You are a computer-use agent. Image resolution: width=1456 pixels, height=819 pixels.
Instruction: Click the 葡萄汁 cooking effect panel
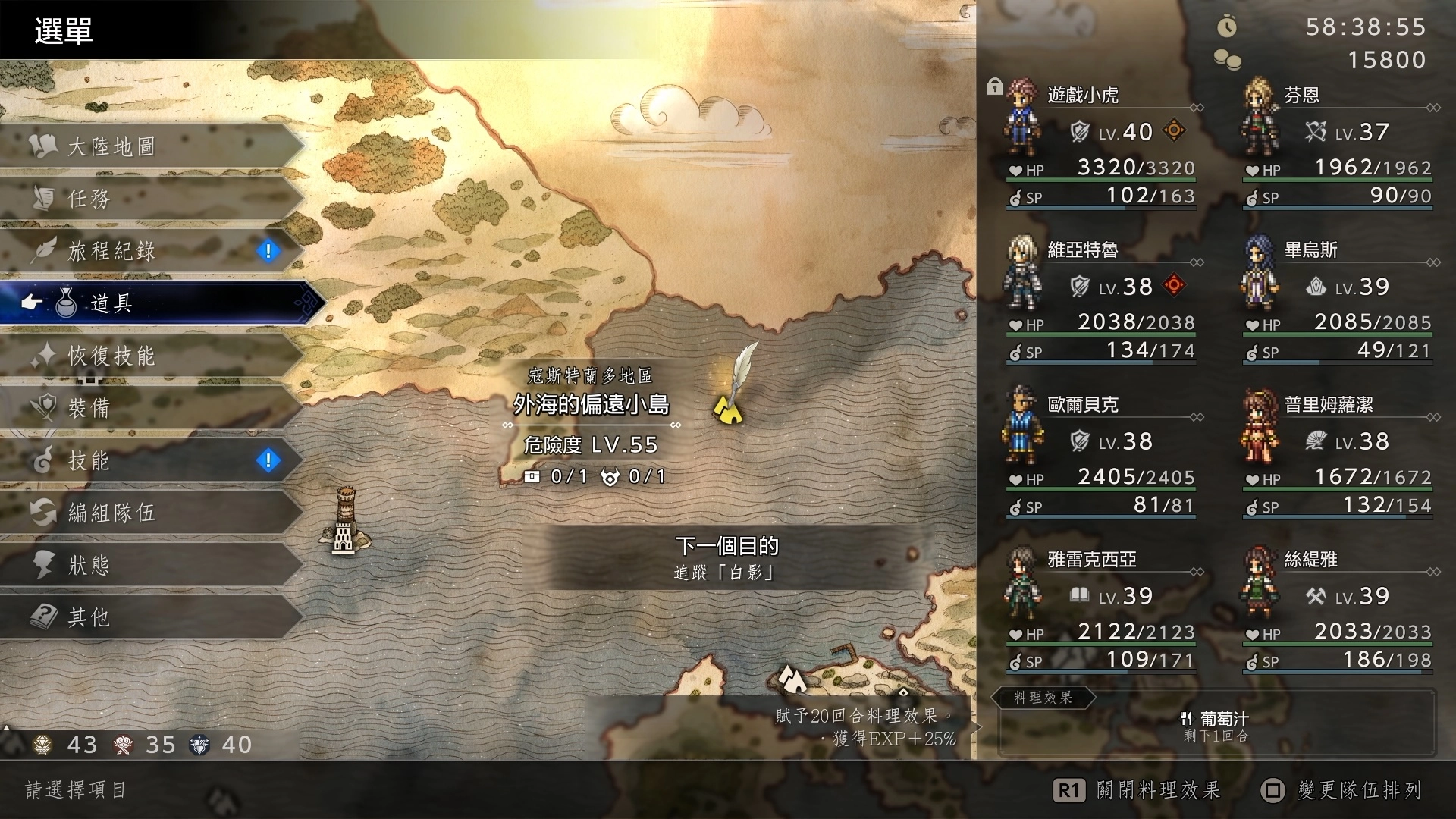[1216, 726]
